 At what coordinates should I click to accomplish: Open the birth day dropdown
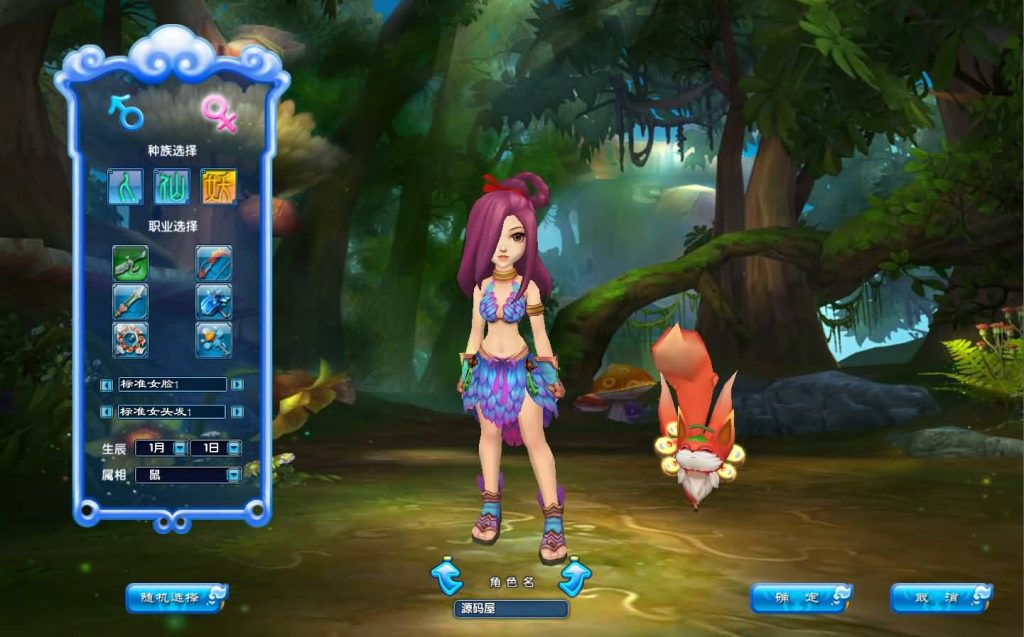pos(234,448)
